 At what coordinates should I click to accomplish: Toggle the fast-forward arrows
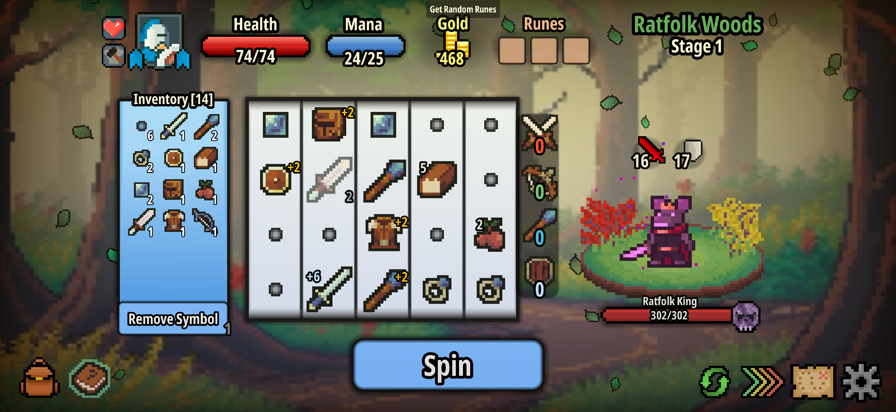pyautogui.click(x=762, y=381)
